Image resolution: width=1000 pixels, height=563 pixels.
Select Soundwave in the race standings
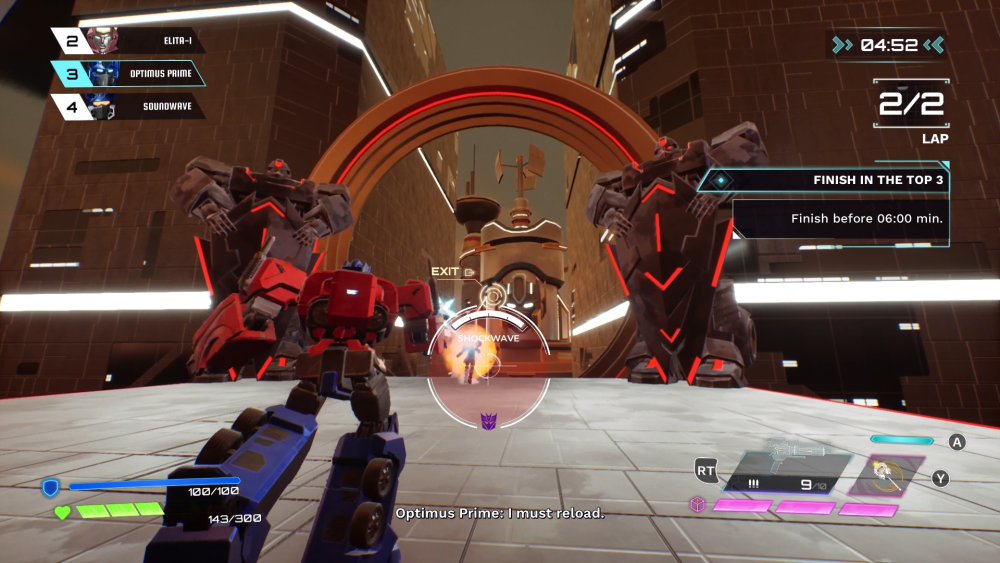pyautogui.click(x=130, y=106)
